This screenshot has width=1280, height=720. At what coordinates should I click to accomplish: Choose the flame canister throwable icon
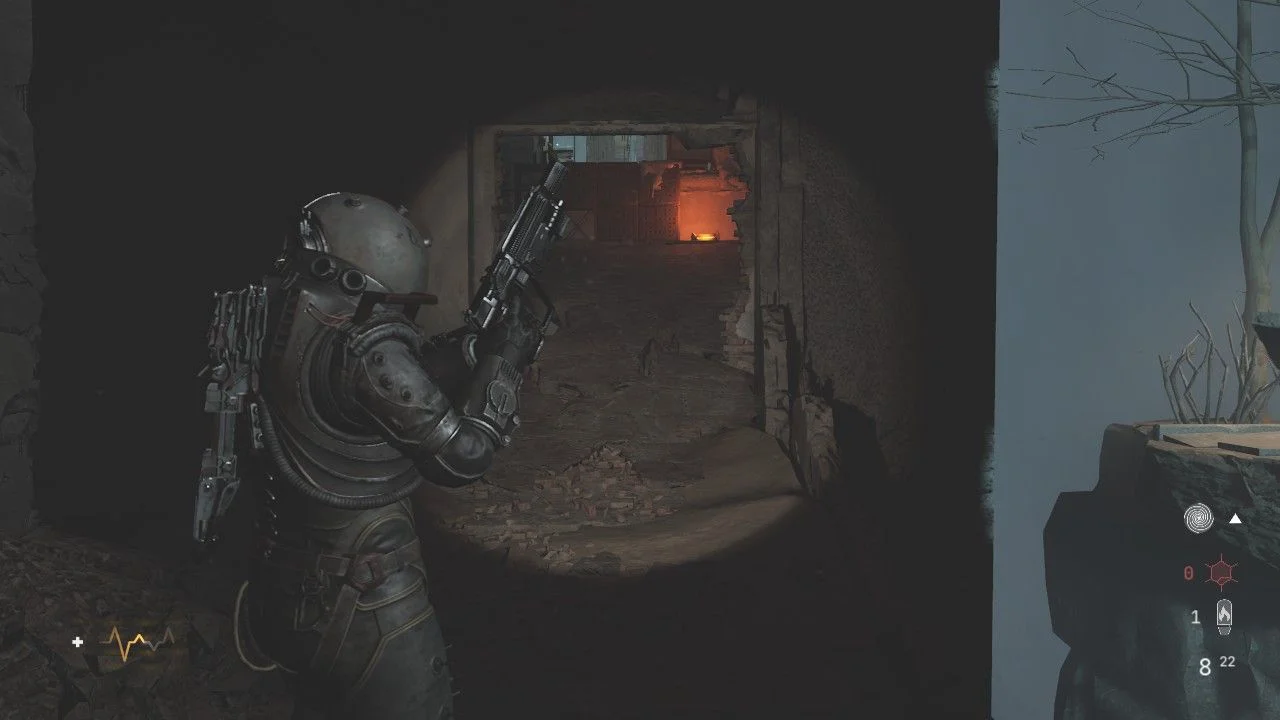[x=1223, y=616]
